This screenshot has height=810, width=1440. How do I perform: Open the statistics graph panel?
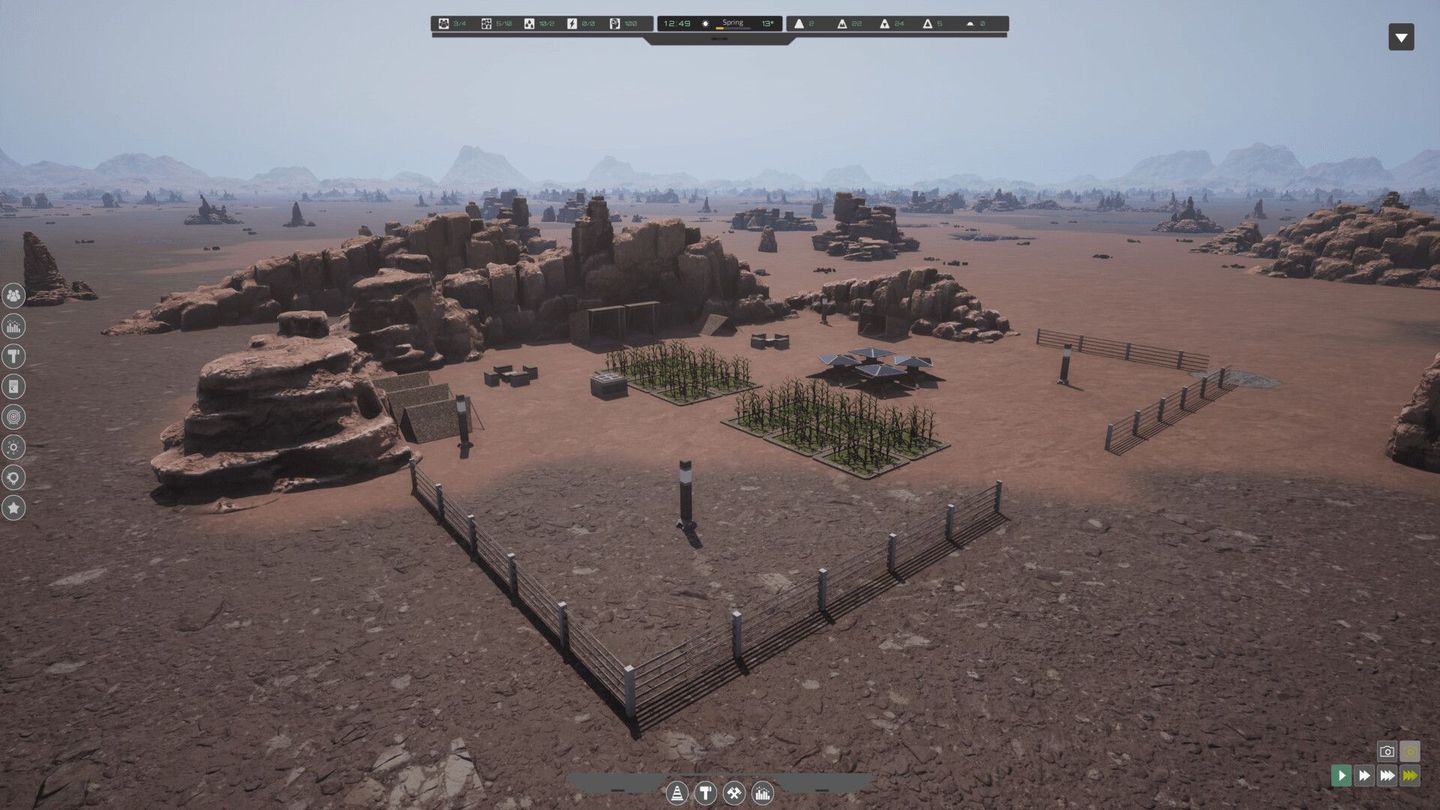pos(13,326)
